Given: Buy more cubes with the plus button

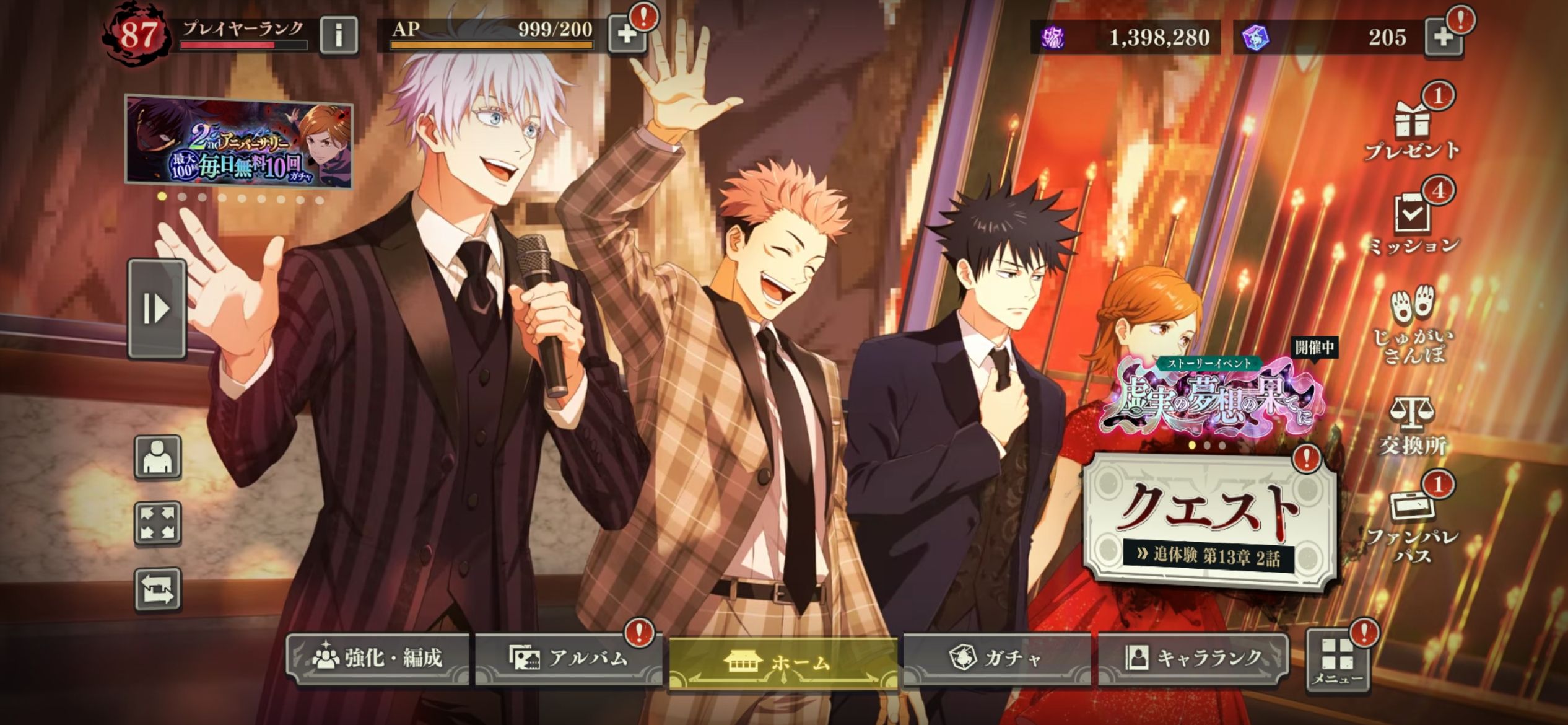Looking at the screenshot, I should [1443, 37].
